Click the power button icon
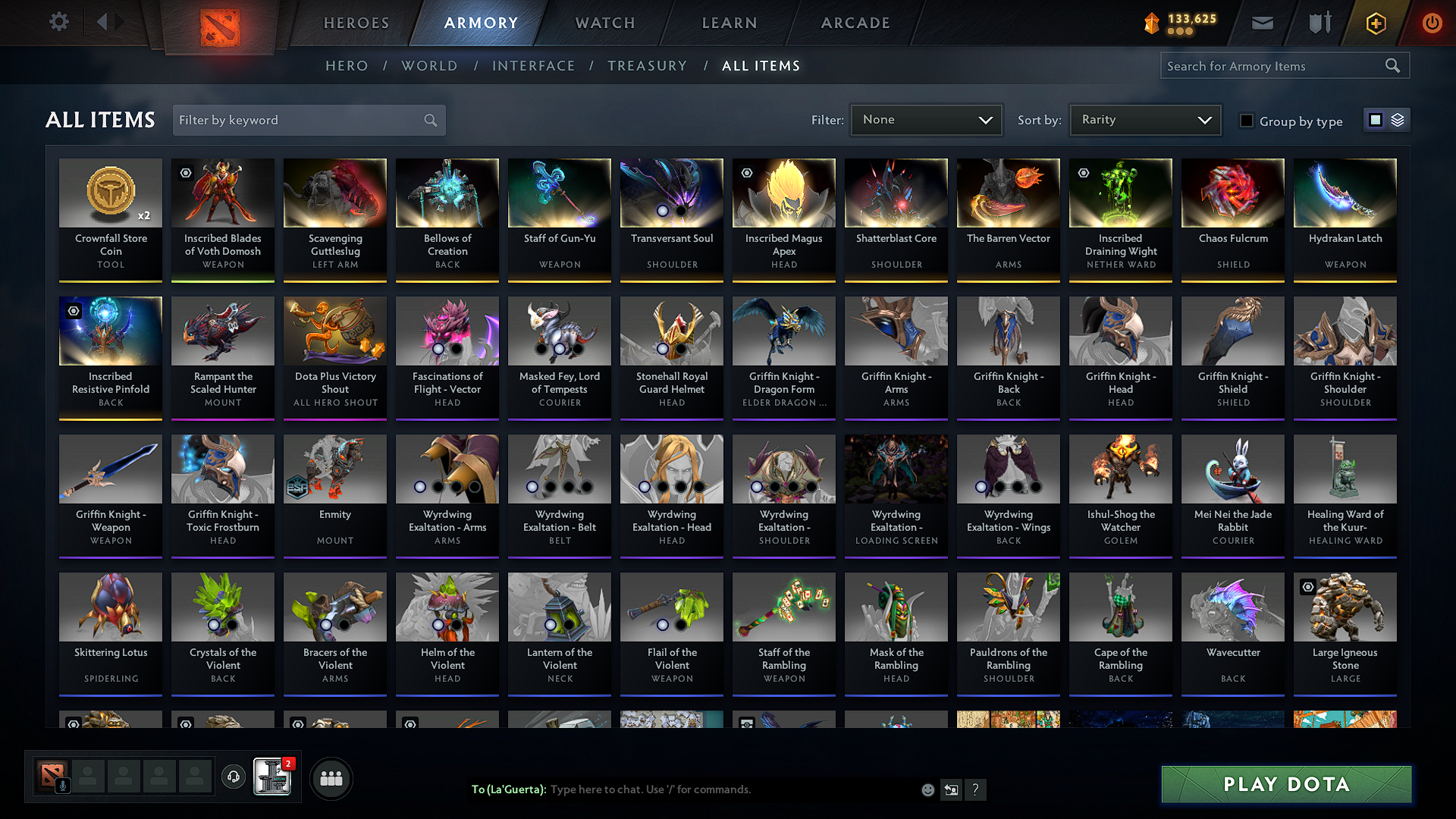1456x819 pixels. click(x=1432, y=23)
